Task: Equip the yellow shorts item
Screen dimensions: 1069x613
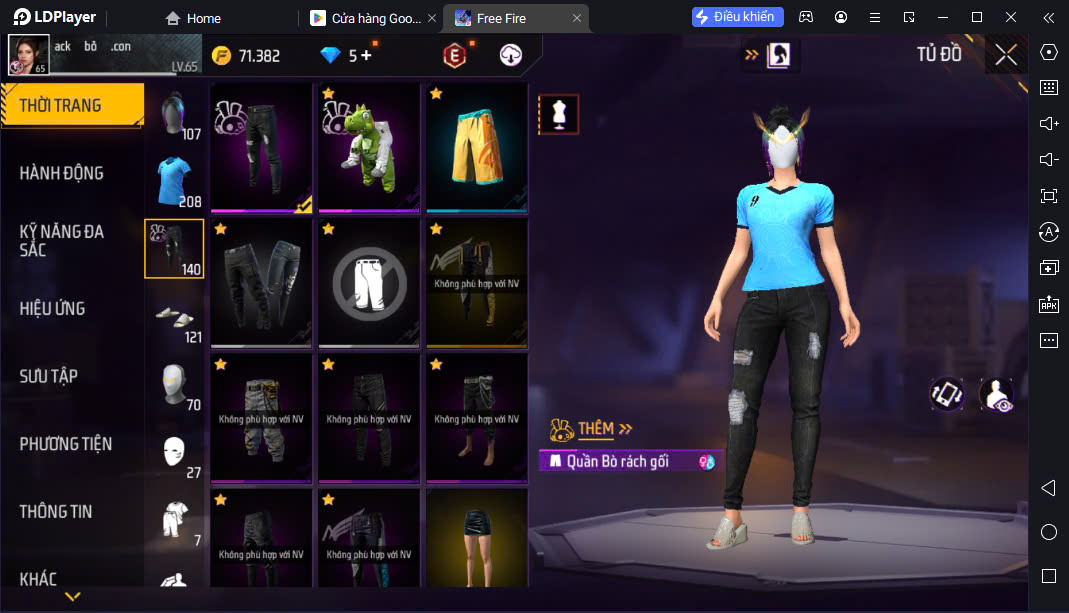Action: 477,147
